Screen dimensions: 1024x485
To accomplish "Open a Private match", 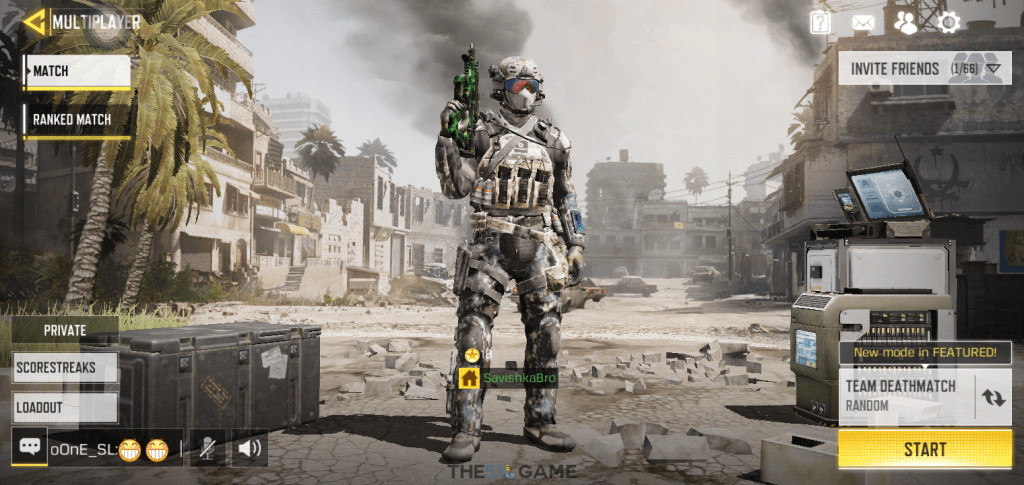I will click(x=65, y=330).
